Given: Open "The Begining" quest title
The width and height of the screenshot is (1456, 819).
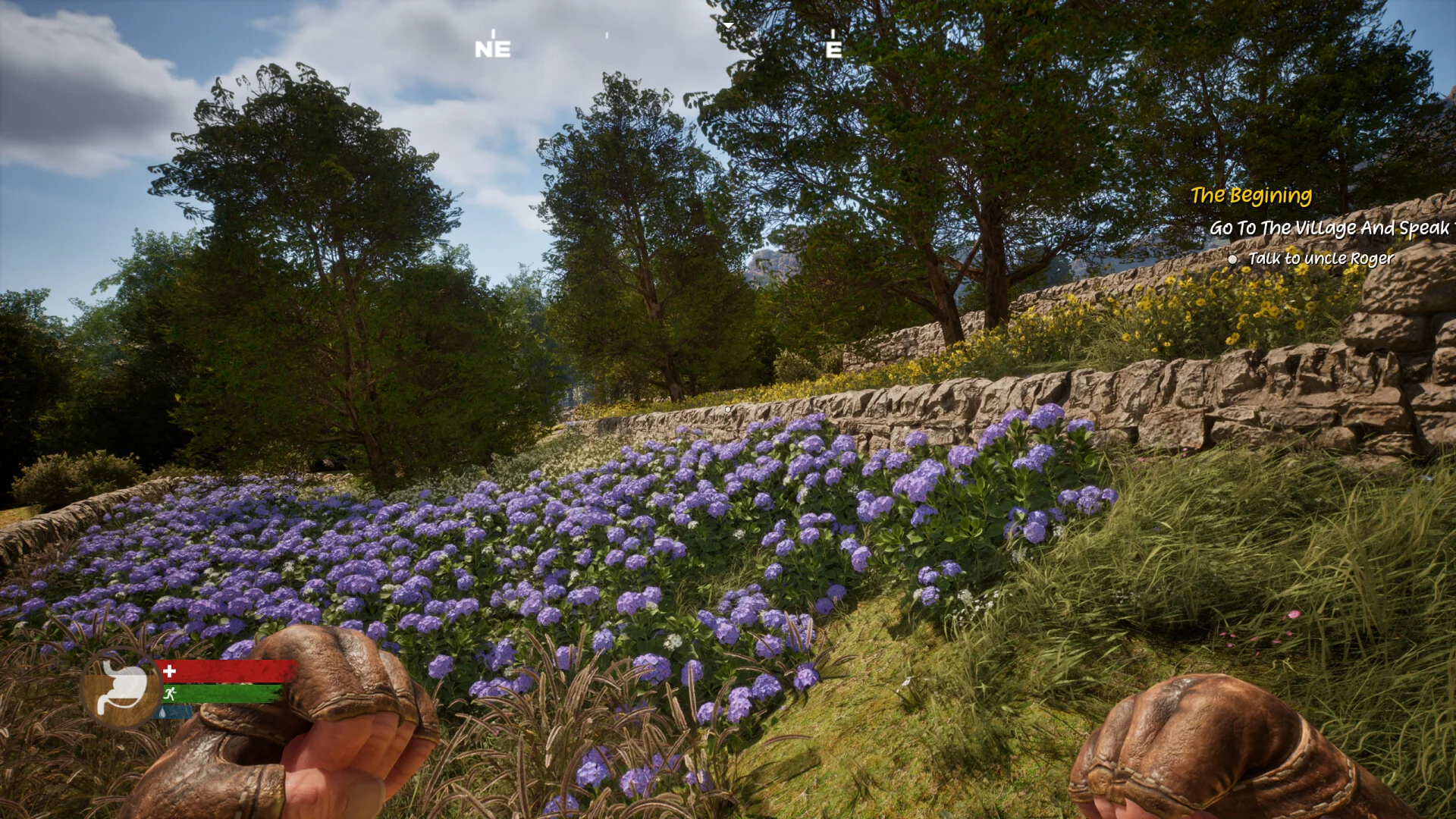Looking at the screenshot, I should 1250,196.
